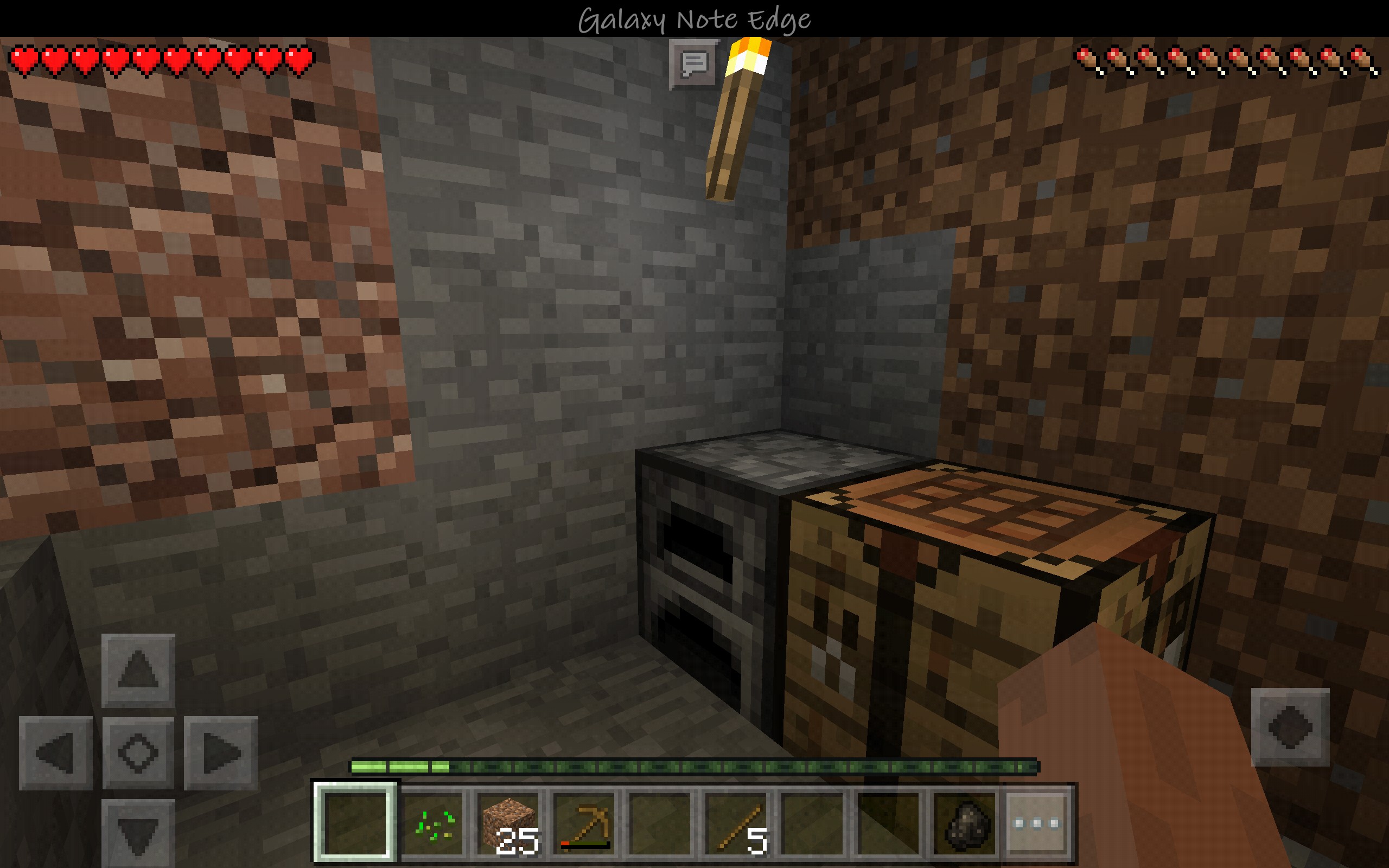Image resolution: width=1389 pixels, height=868 pixels.
Task: Open the chat speech-bubble button
Action: (x=694, y=65)
